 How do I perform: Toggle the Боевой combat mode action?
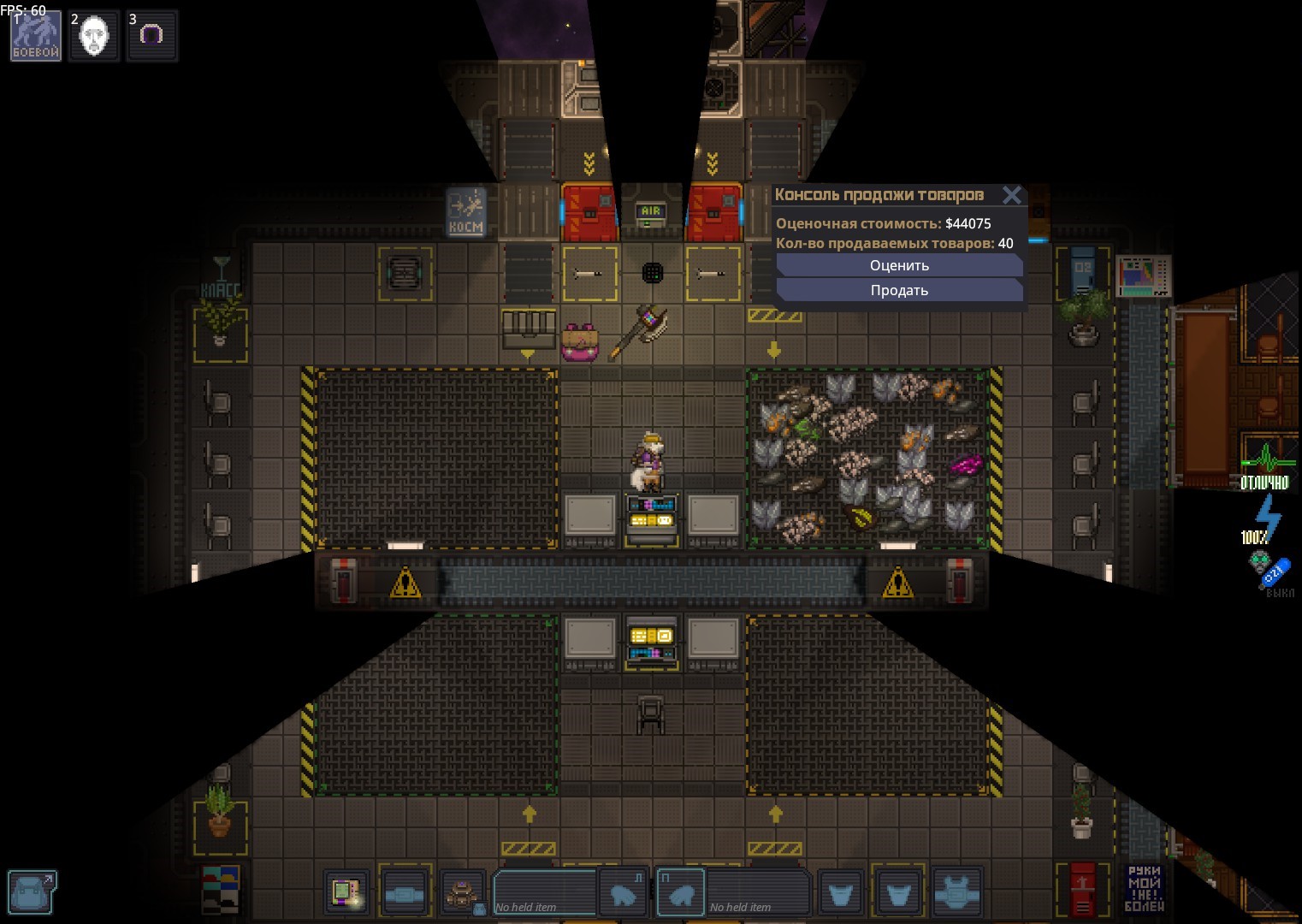(36, 36)
